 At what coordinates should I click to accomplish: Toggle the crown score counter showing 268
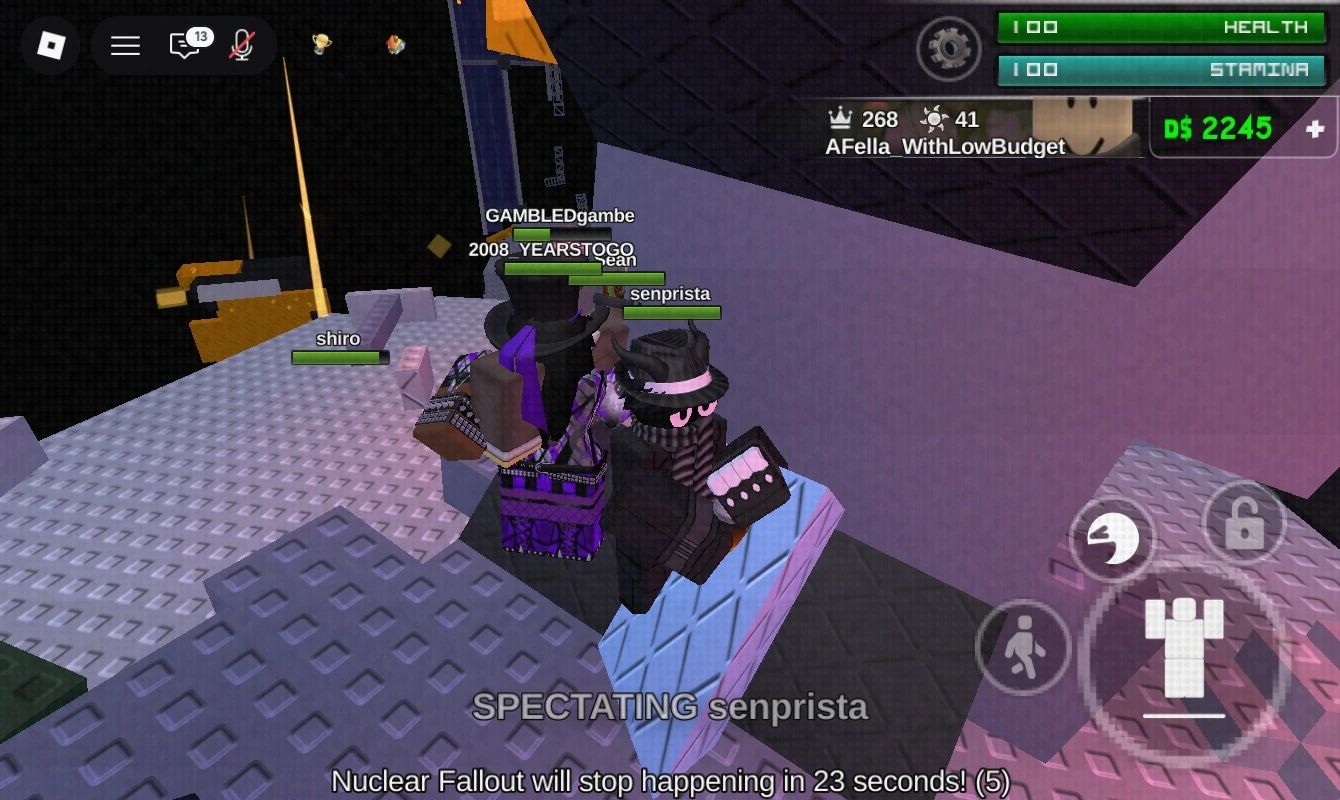862,119
